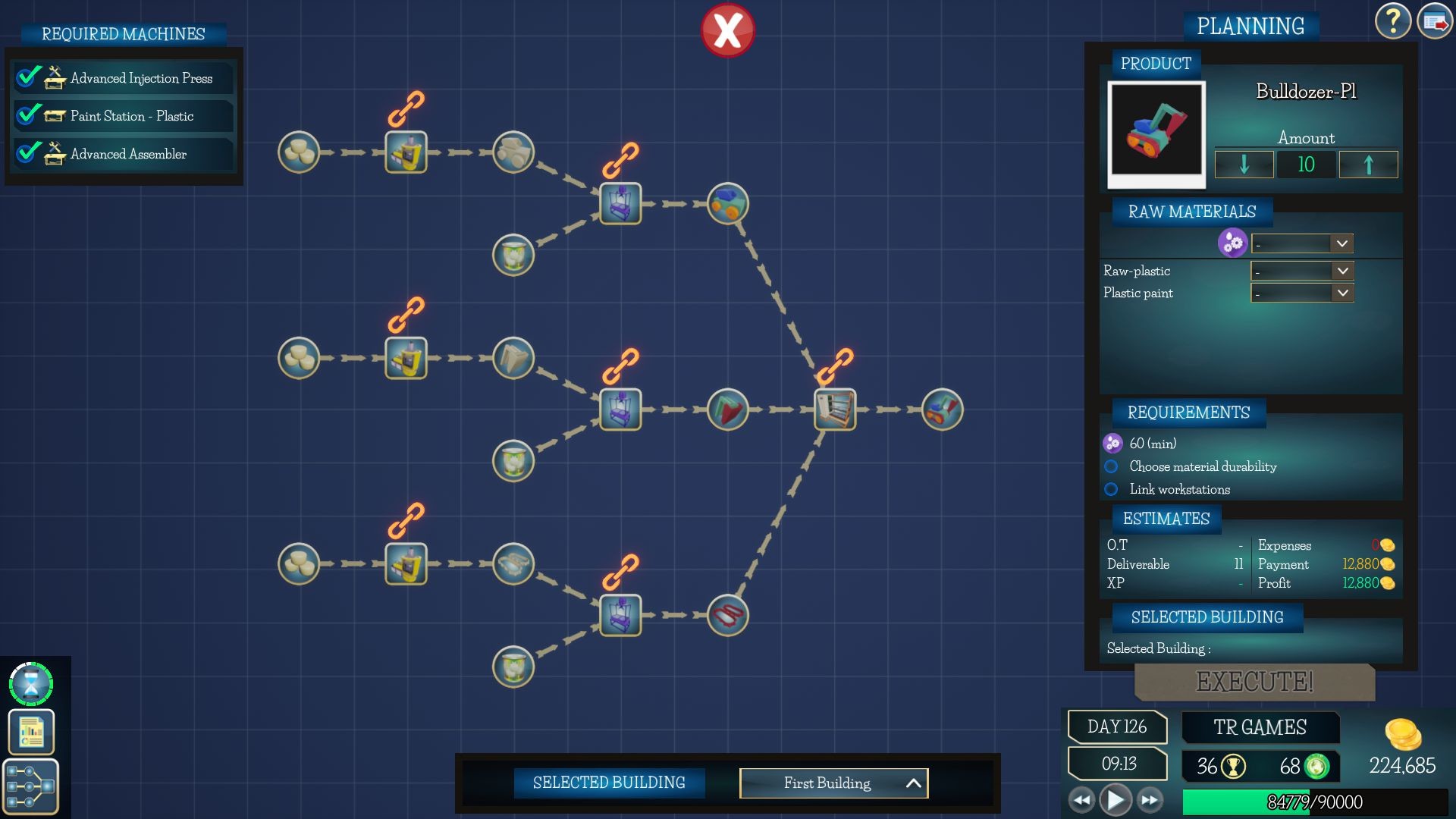Open the statistics report icon
The width and height of the screenshot is (1456, 819).
coord(30,733)
